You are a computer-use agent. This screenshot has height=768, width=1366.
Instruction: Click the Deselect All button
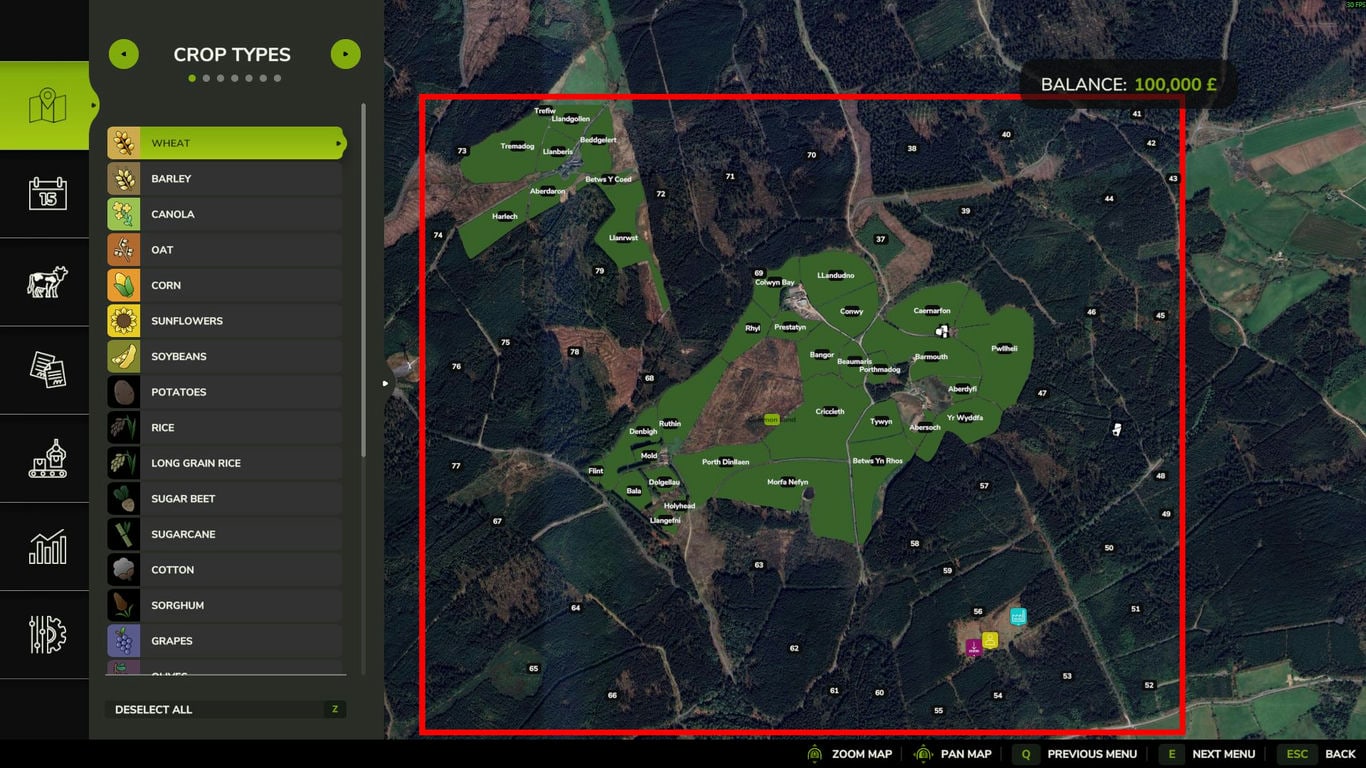click(x=226, y=710)
